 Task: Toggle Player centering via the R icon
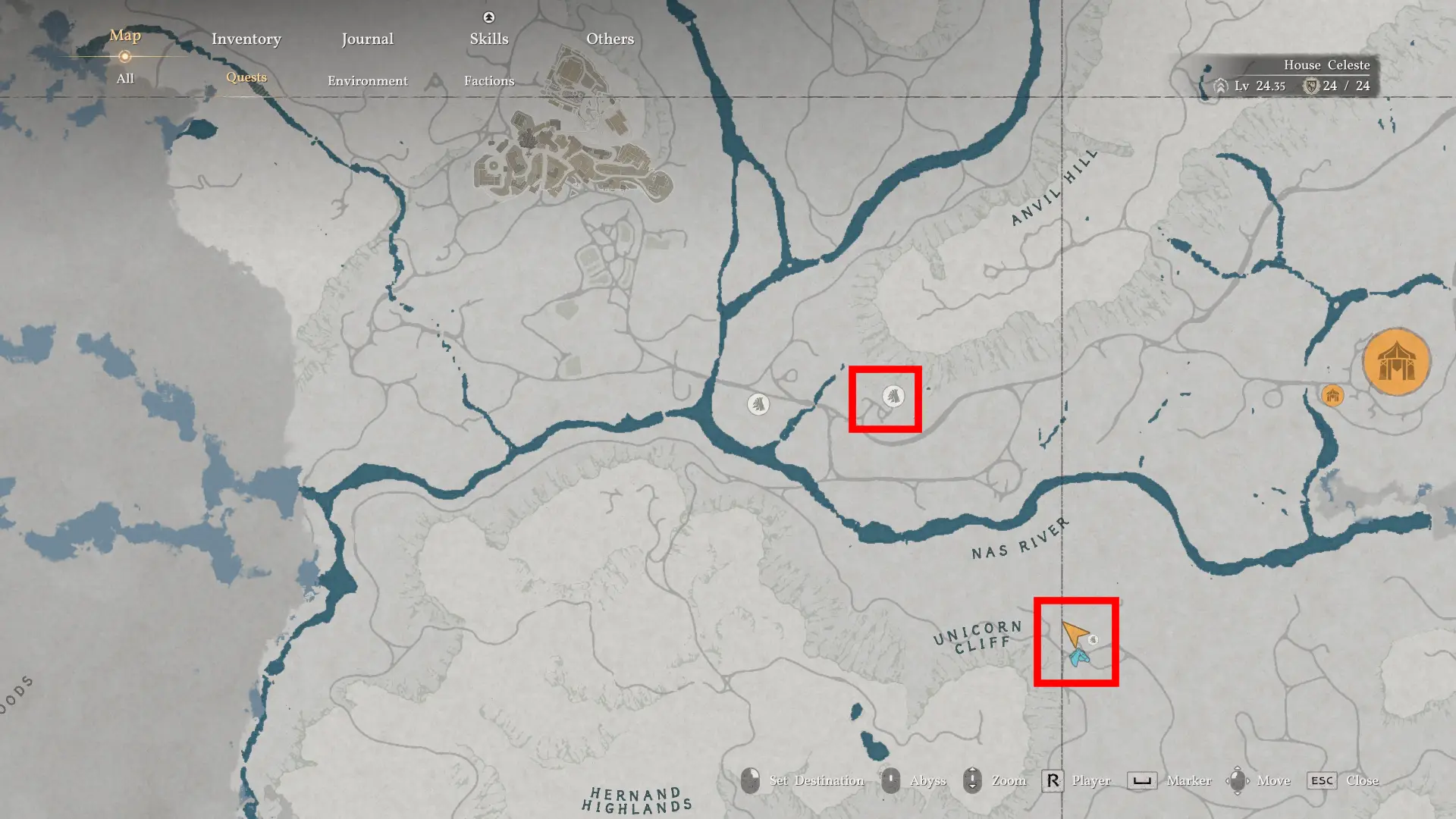pos(1053,780)
